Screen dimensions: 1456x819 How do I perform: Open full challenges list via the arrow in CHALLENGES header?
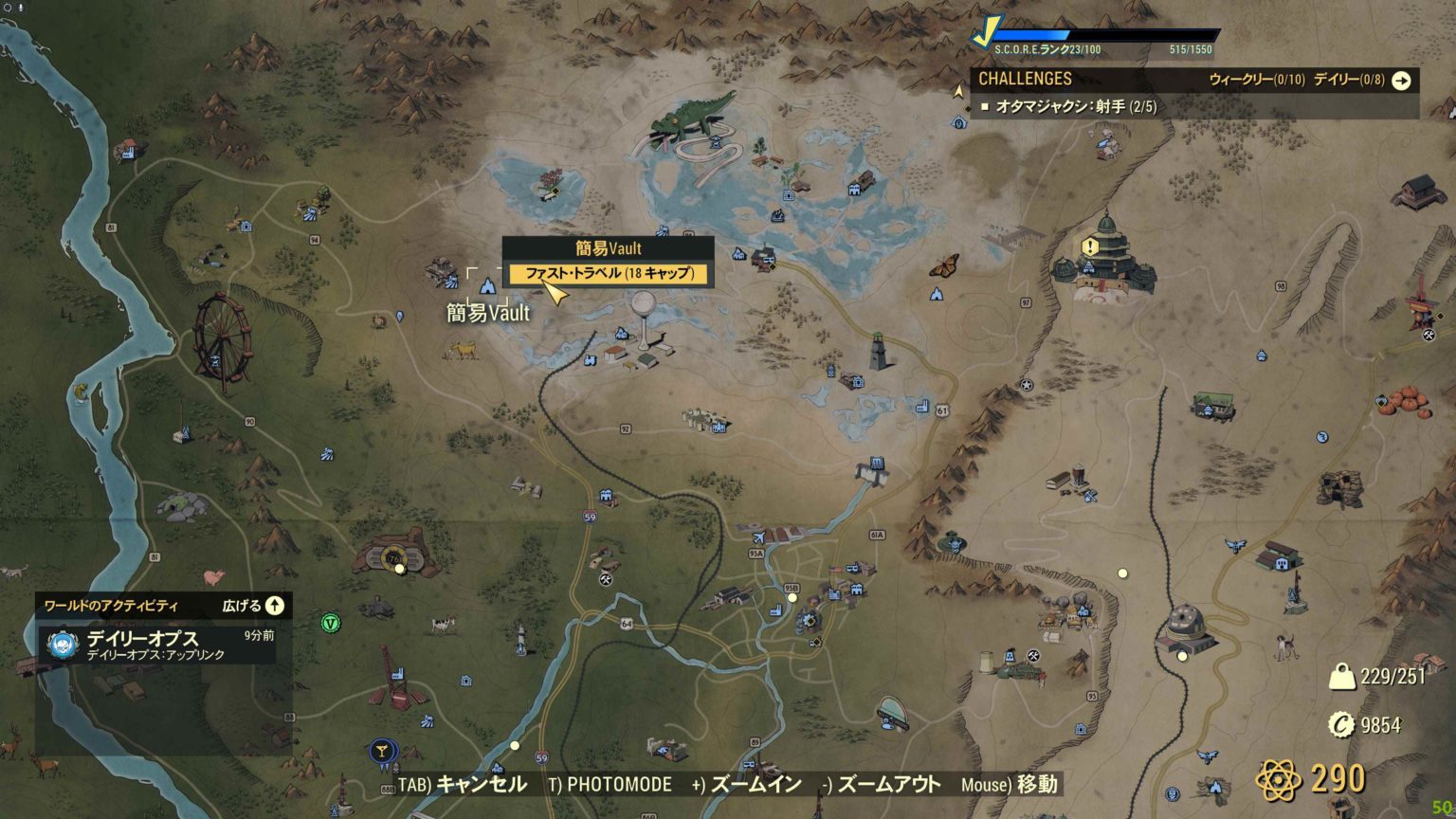1400,82
